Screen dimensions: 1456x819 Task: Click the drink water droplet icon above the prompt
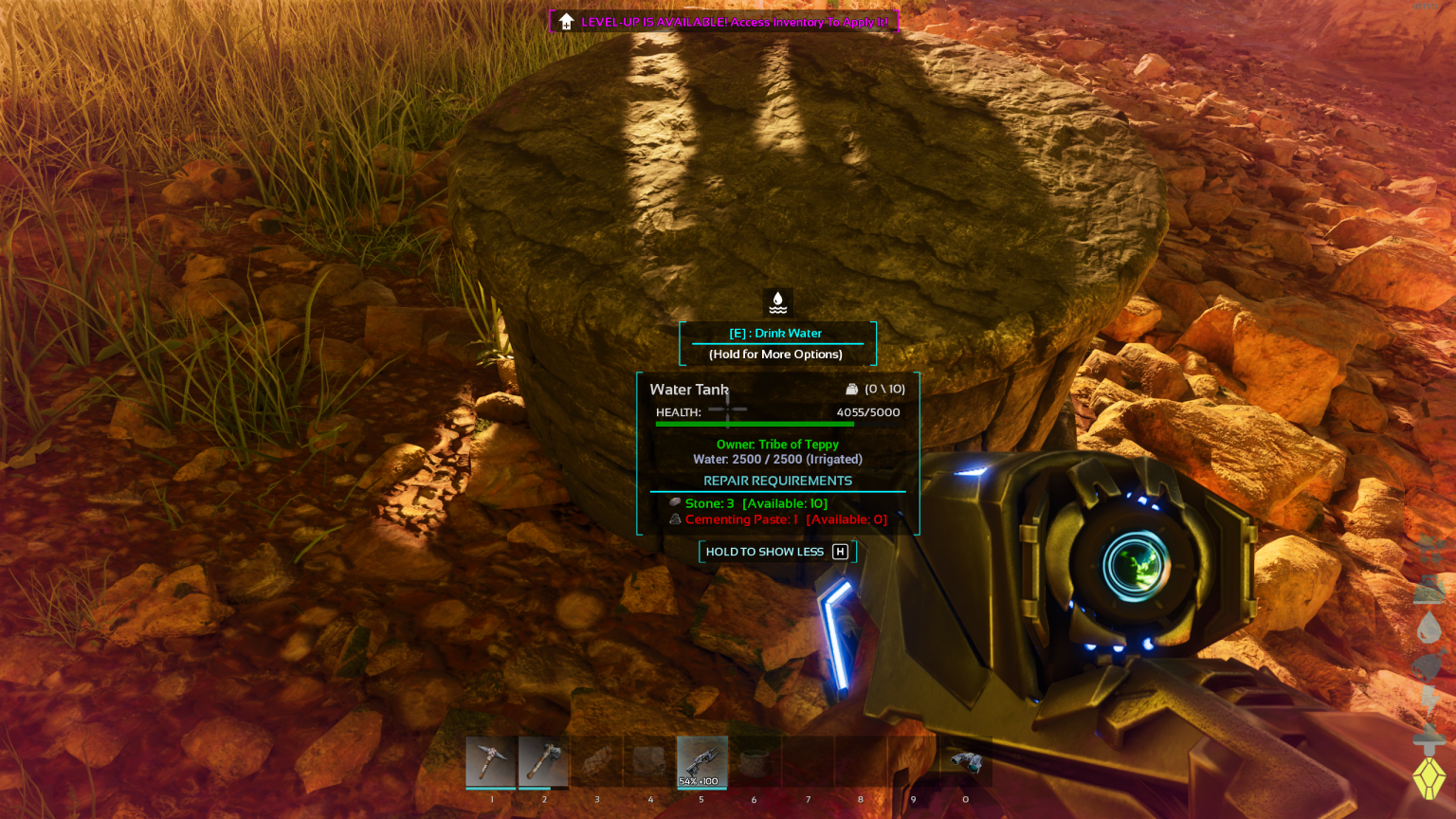776,302
